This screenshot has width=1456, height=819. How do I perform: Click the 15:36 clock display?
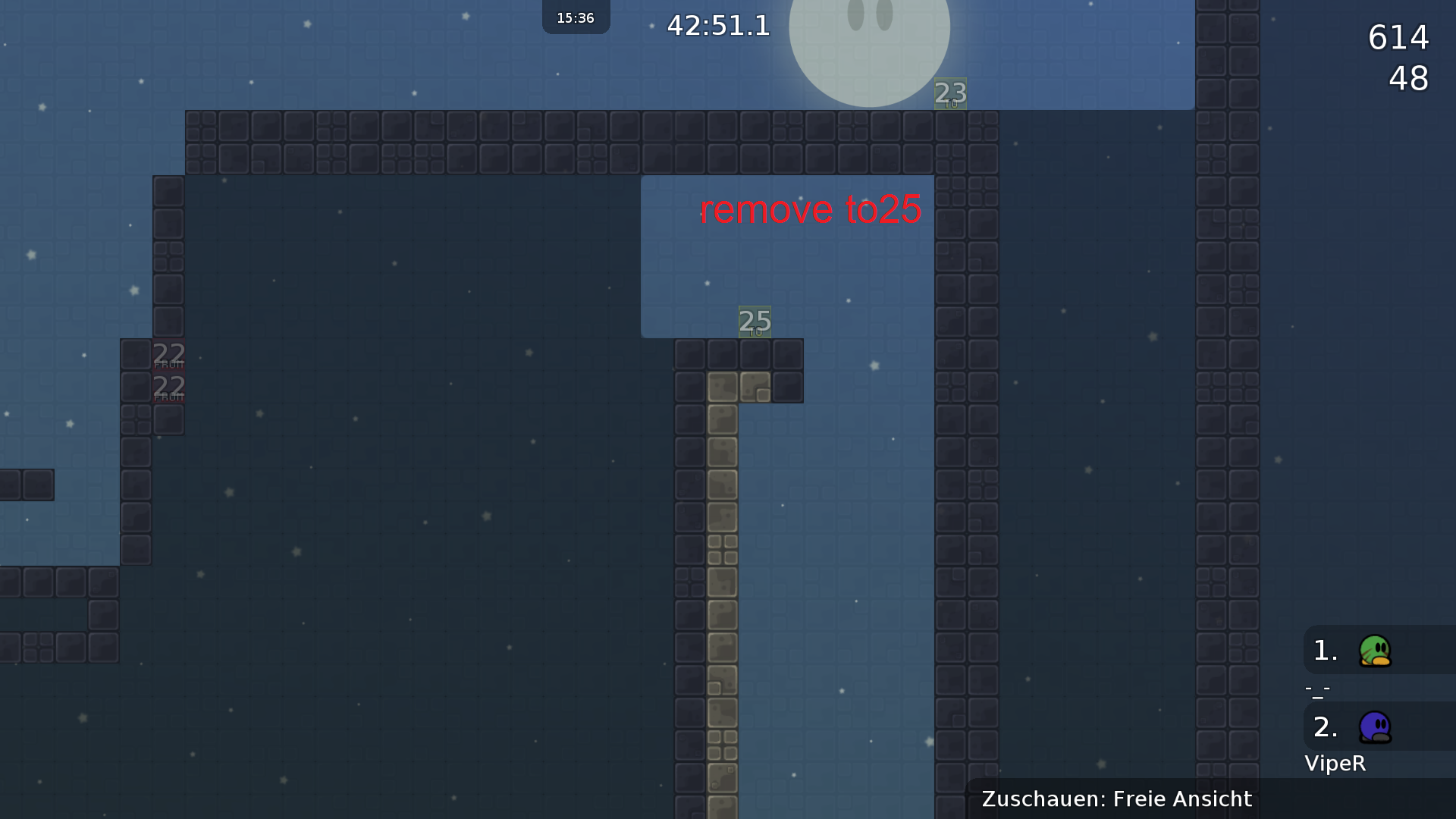(x=576, y=17)
